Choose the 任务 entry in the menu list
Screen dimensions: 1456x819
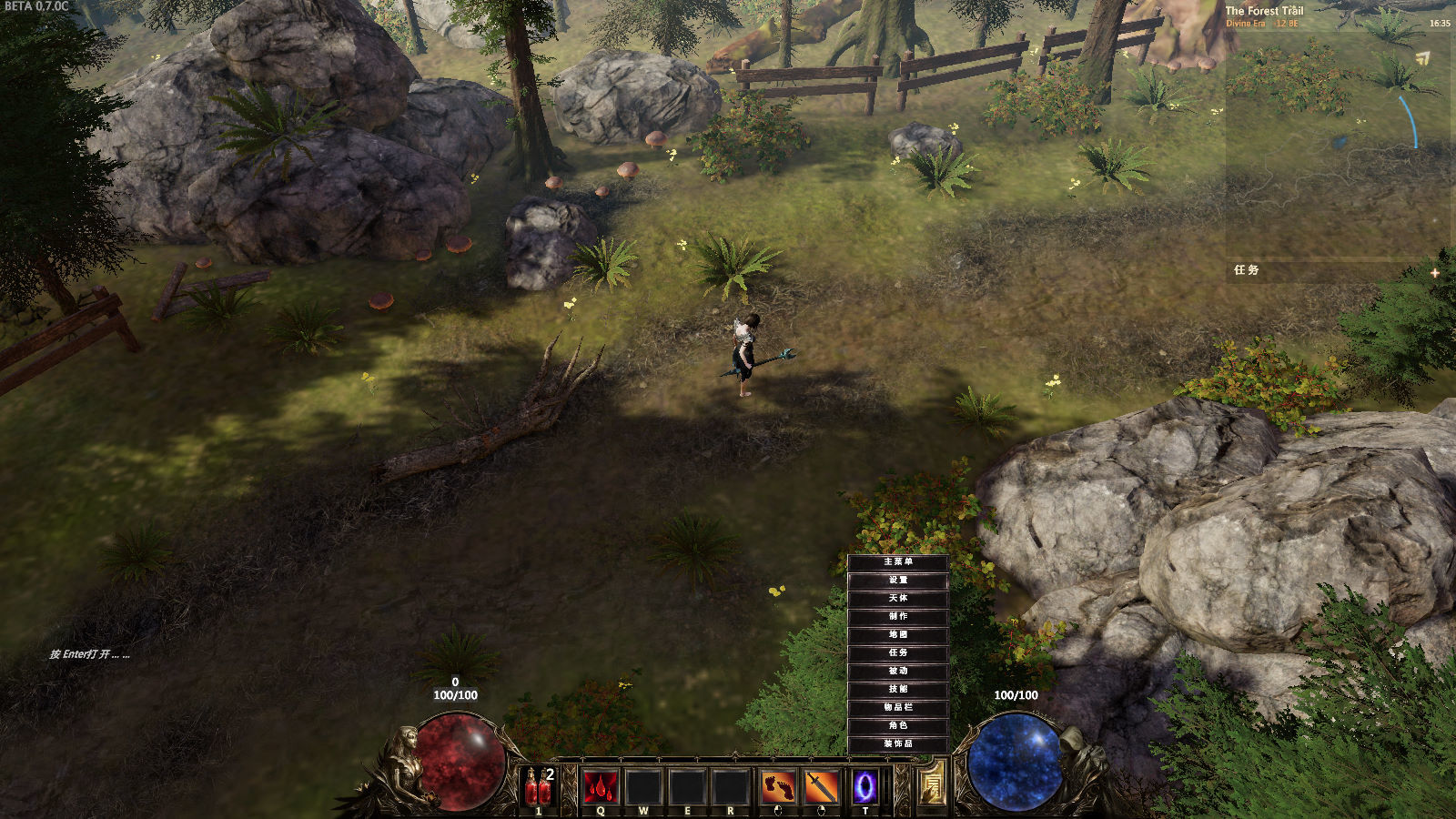click(898, 653)
